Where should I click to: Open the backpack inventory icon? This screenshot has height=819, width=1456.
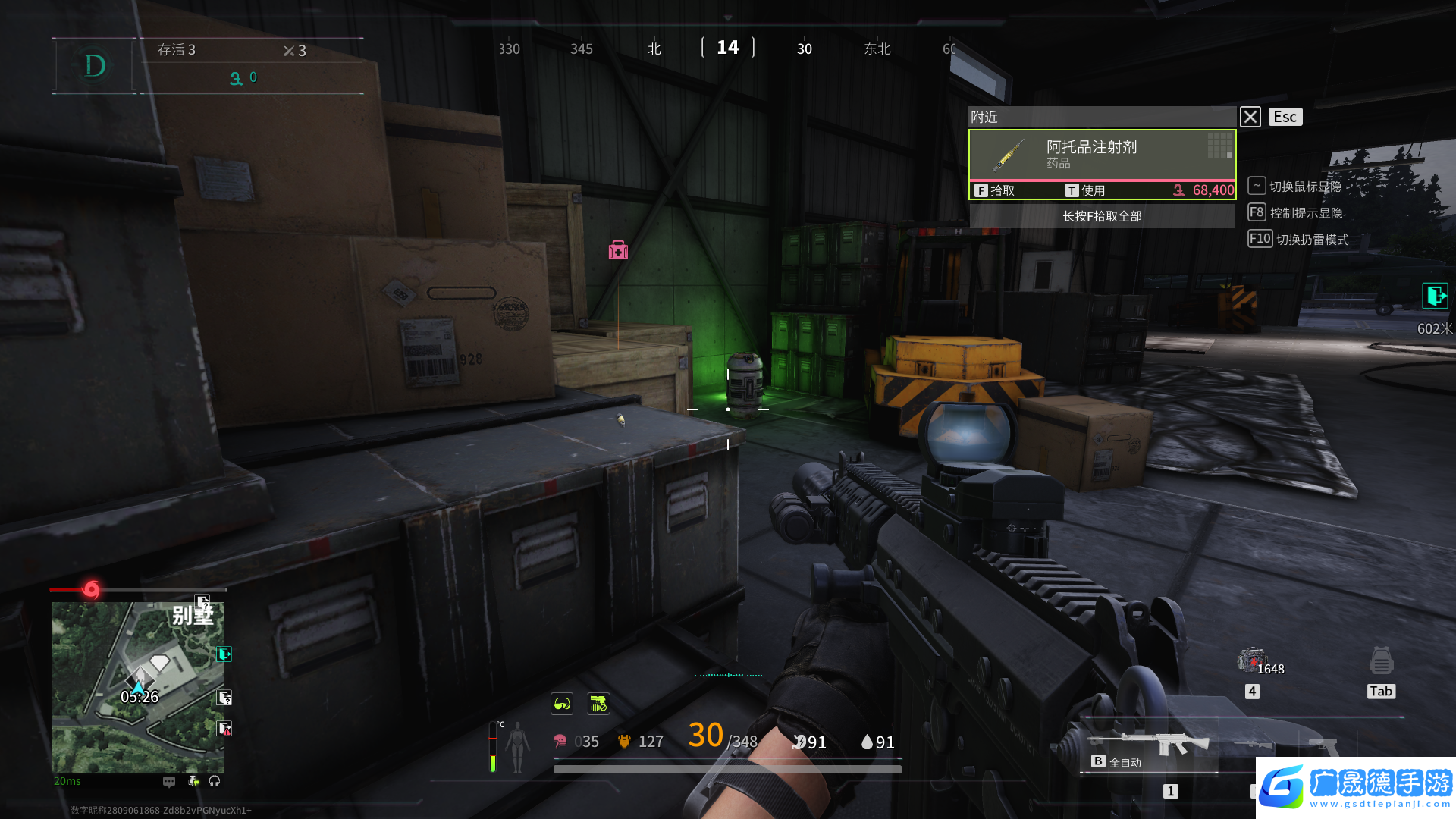click(x=1381, y=661)
